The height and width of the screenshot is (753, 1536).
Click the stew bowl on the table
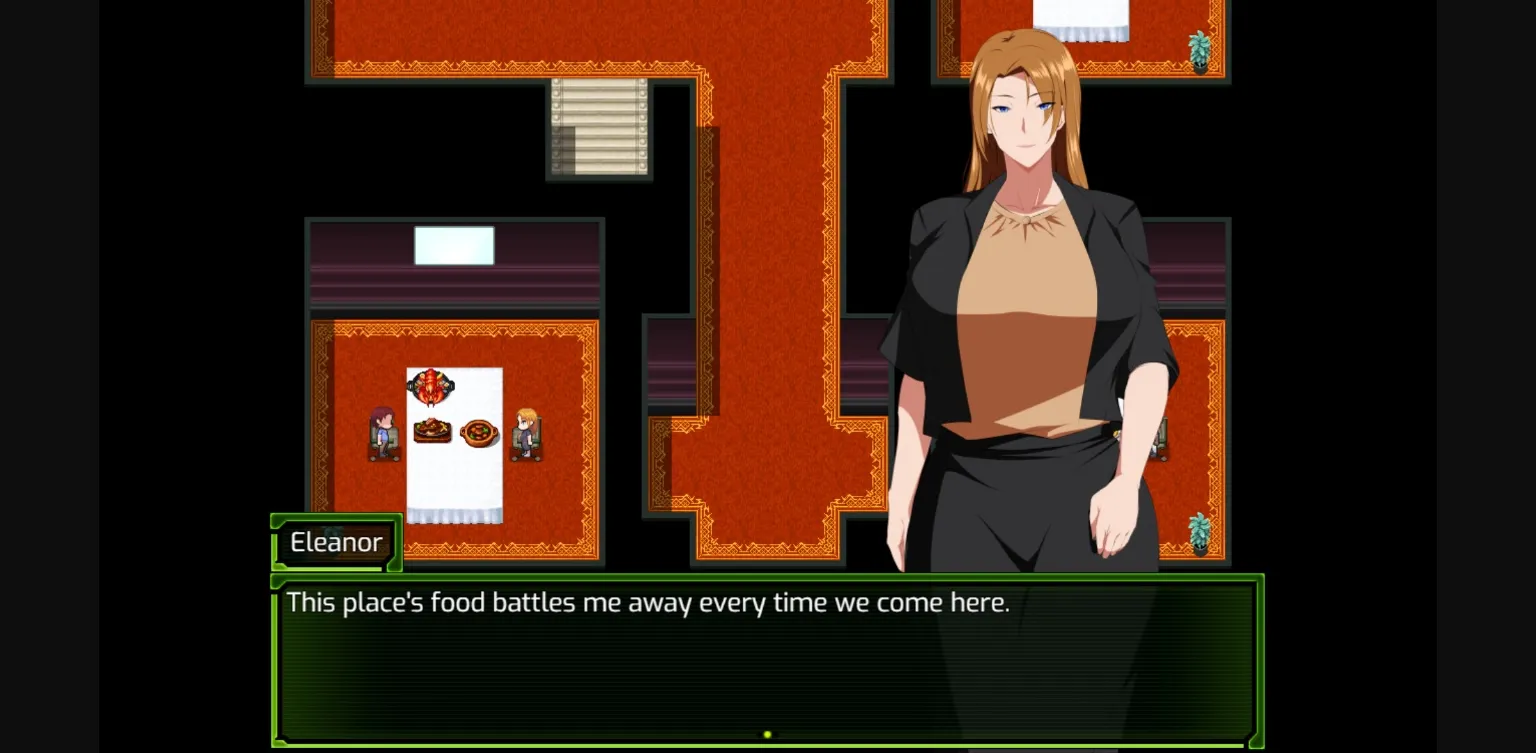point(480,434)
